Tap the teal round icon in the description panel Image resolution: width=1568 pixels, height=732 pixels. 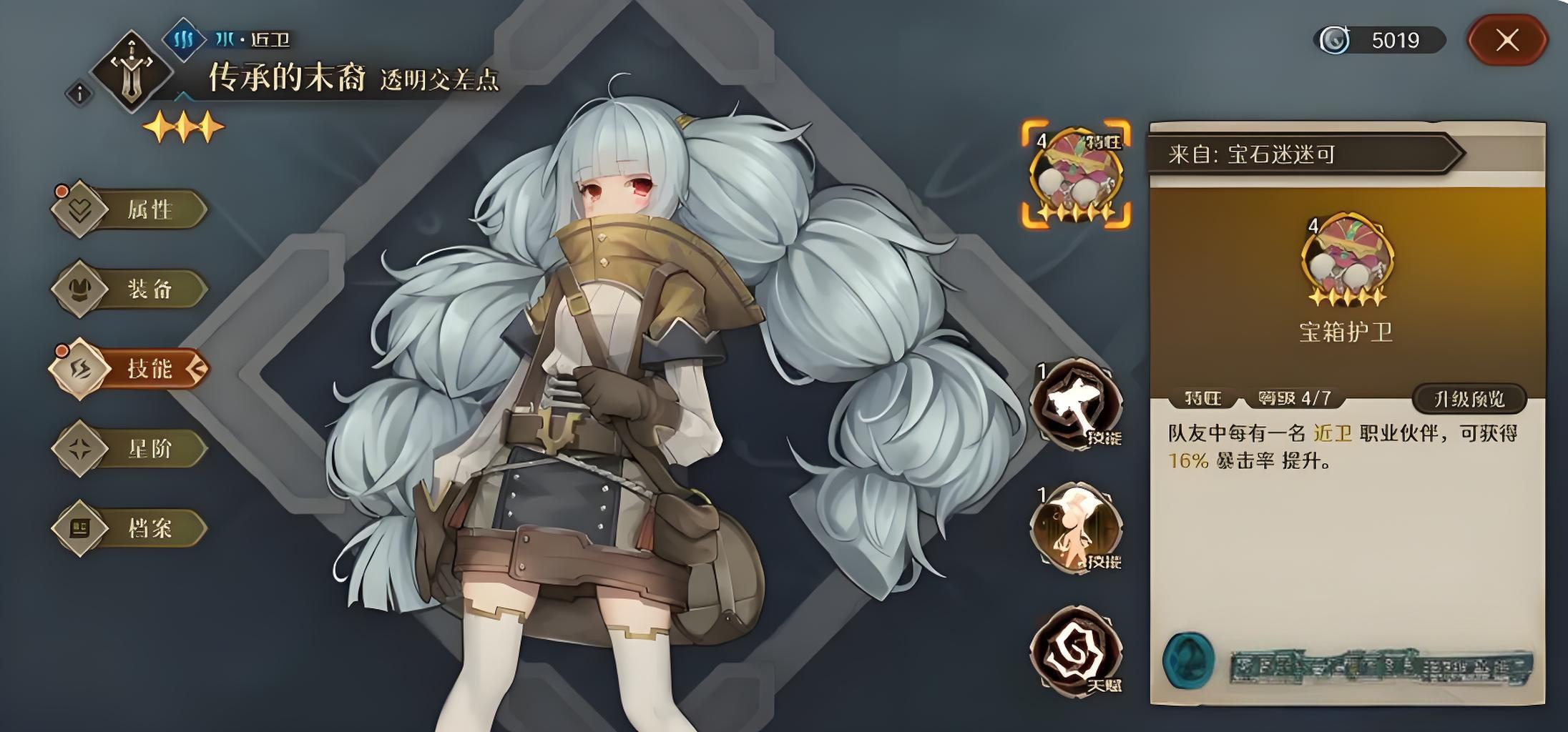(1188, 660)
